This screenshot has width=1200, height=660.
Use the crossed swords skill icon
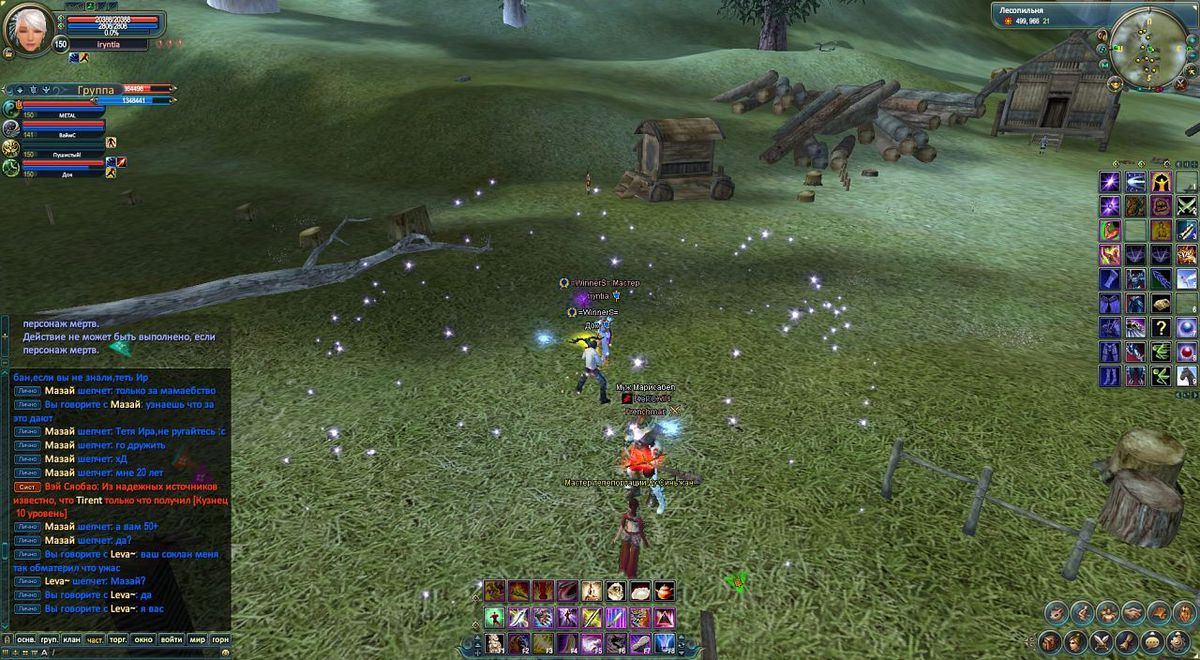point(1186,206)
